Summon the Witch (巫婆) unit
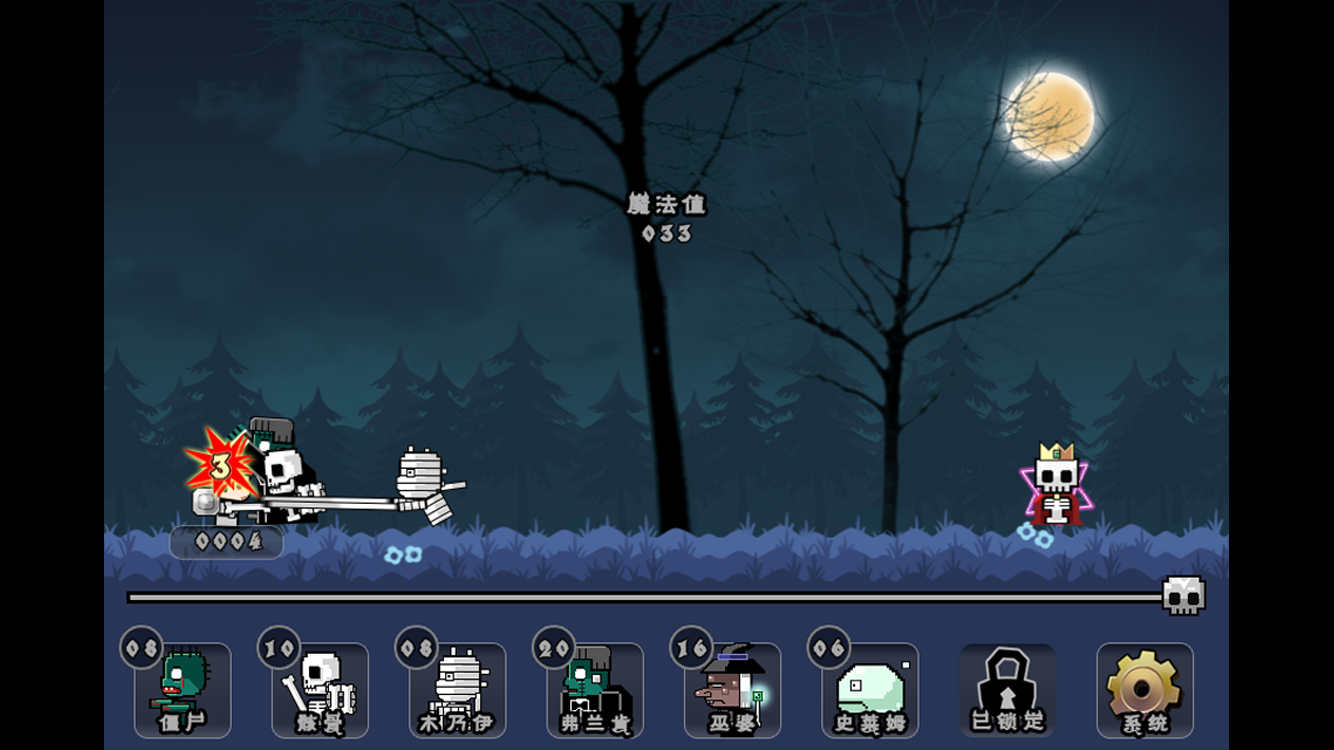 (732, 690)
